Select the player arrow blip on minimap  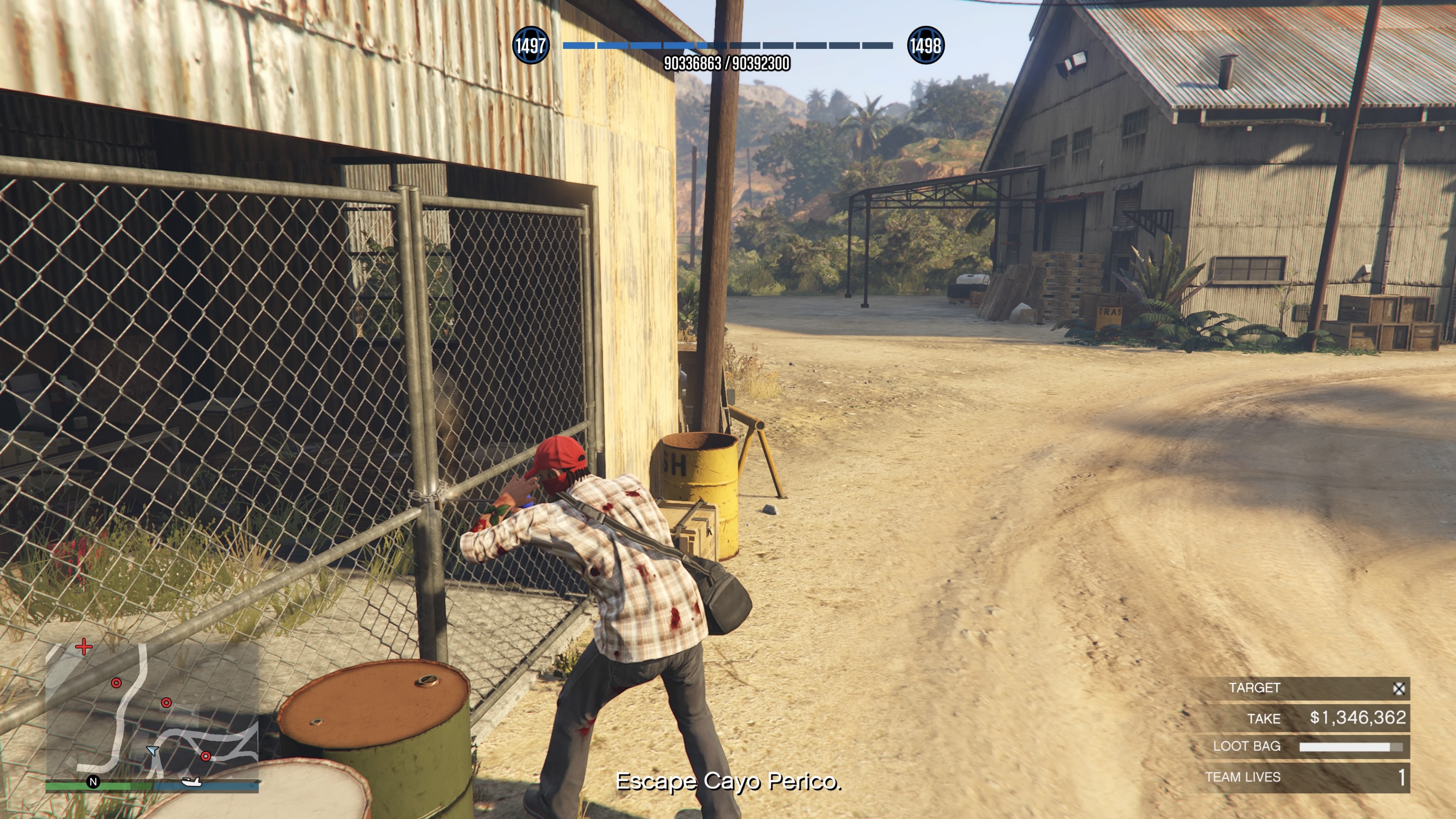pyautogui.click(x=152, y=751)
